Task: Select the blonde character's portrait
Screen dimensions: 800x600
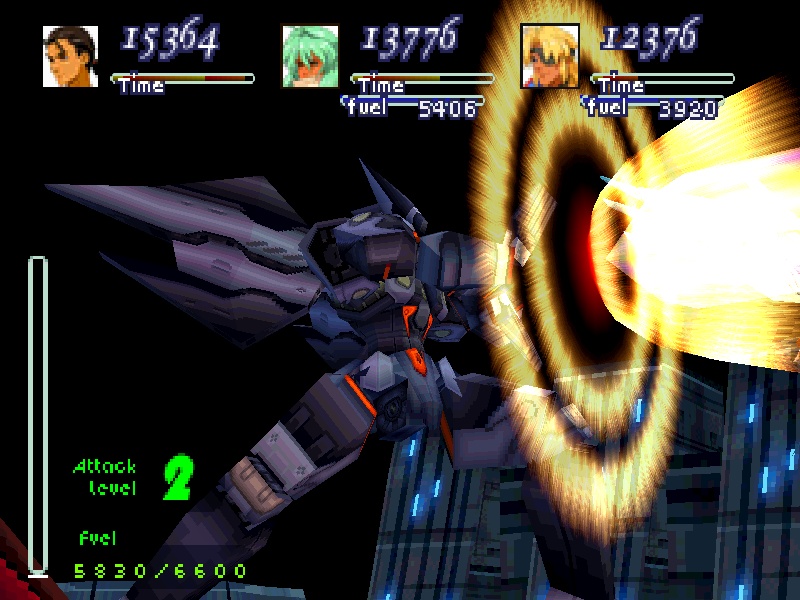Action: 550,56
